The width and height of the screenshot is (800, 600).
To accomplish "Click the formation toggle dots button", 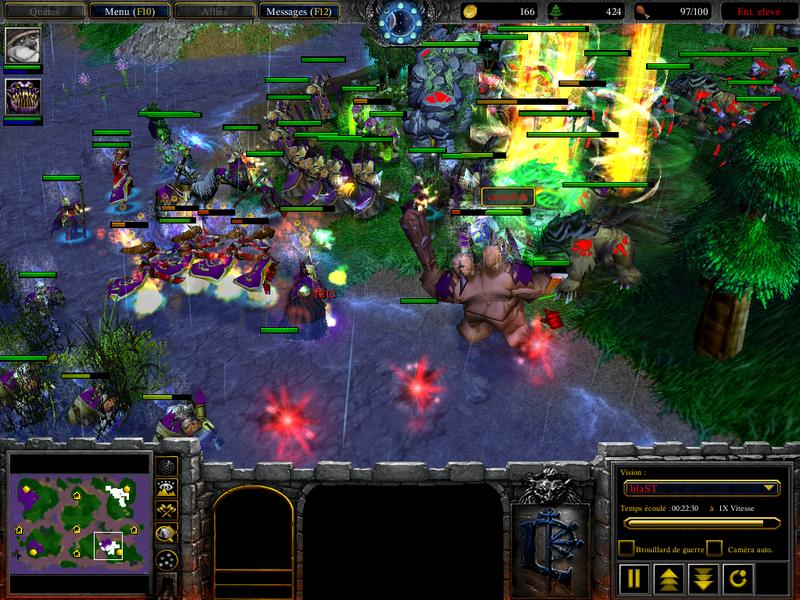I will pos(167,558).
